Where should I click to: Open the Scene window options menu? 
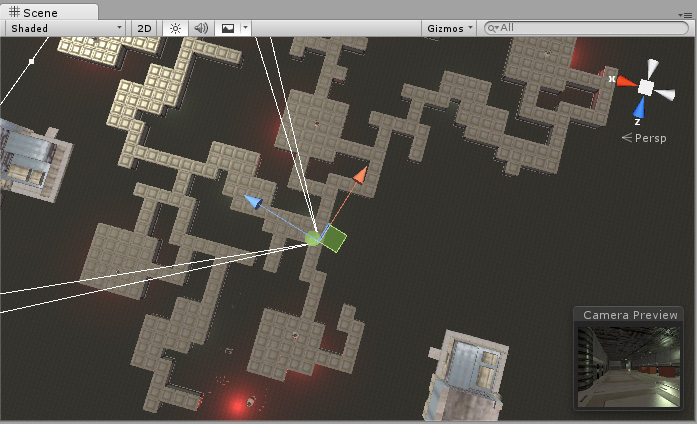pos(686,17)
